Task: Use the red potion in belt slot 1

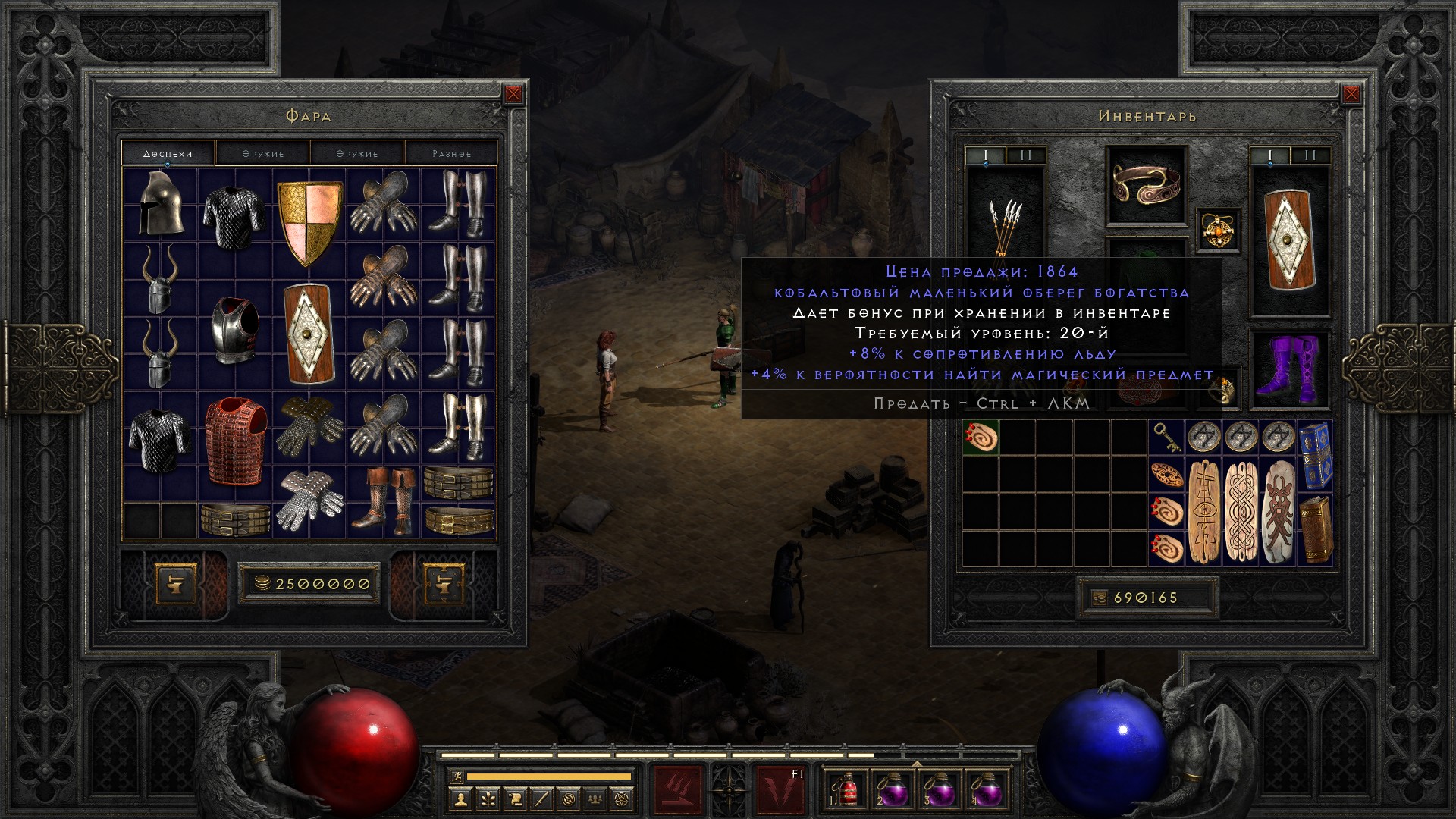Action: pos(848,789)
